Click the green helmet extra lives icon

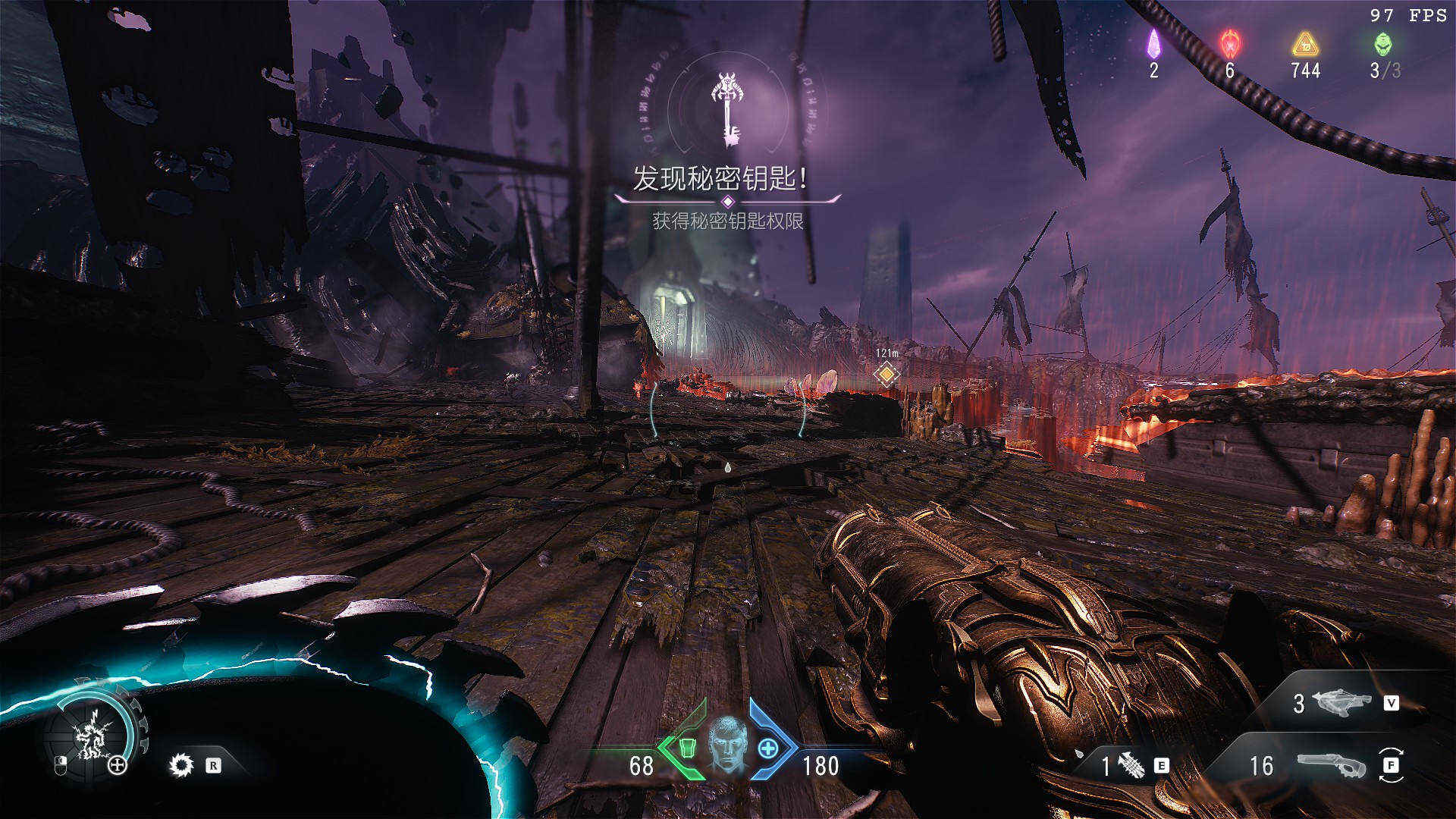point(1383,43)
